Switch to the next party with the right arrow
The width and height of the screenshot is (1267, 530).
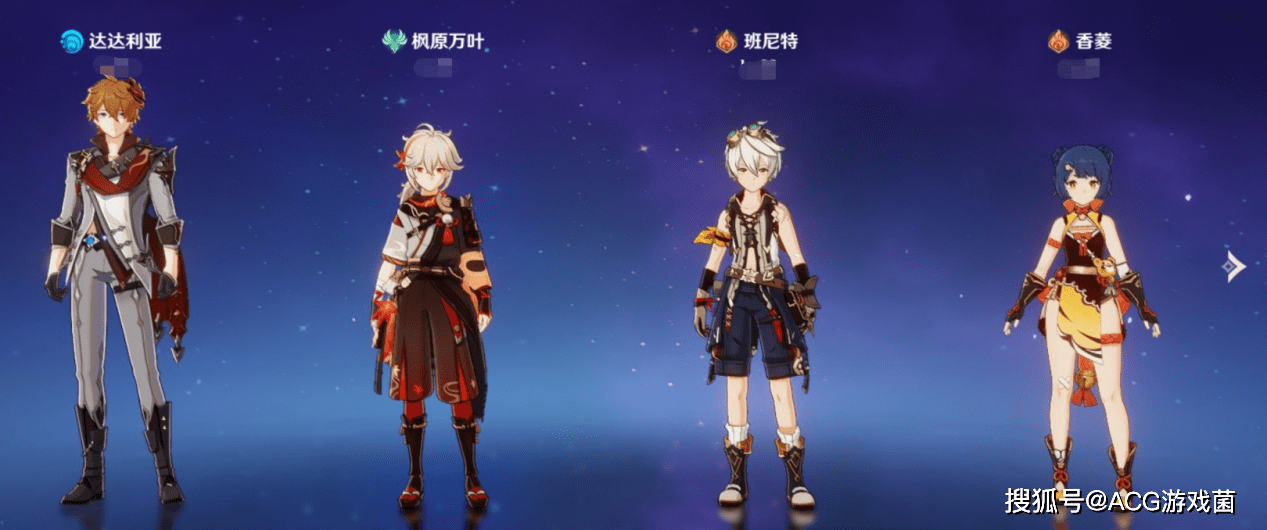click(1235, 266)
